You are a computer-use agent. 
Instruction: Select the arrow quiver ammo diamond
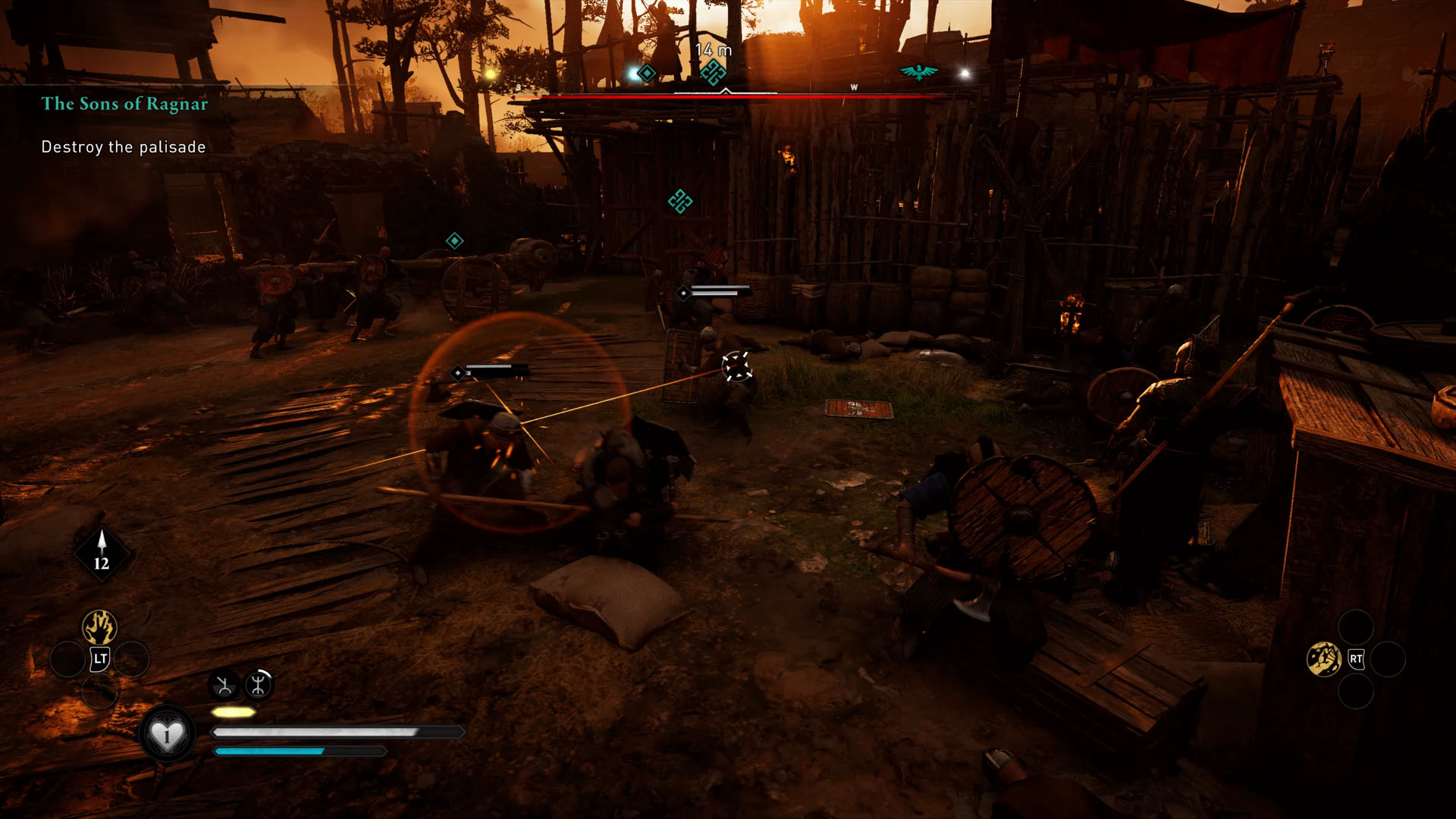tap(102, 552)
